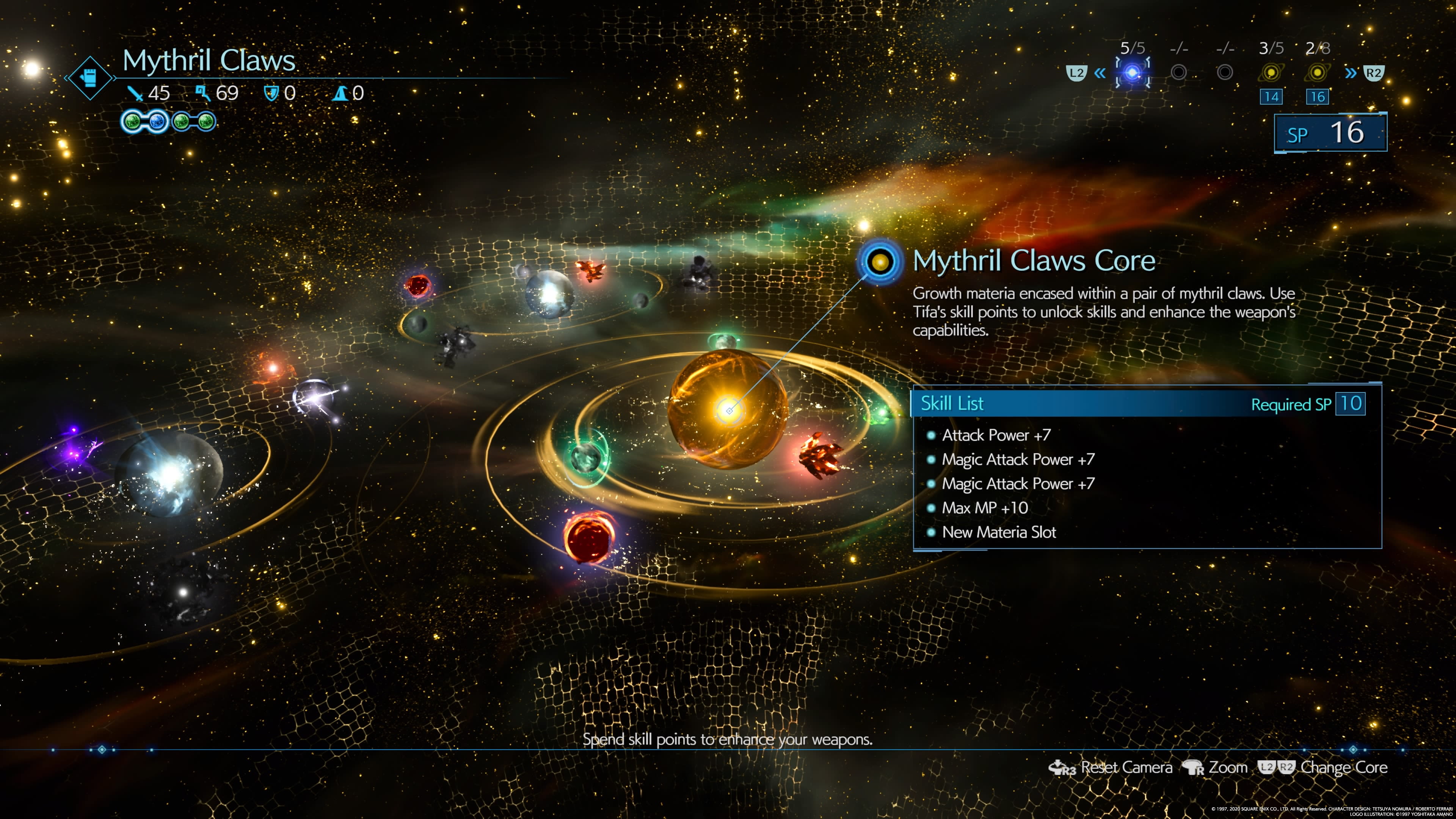Switch to the 2/8 core tab
This screenshot has width=1456, height=819.
(1317, 72)
